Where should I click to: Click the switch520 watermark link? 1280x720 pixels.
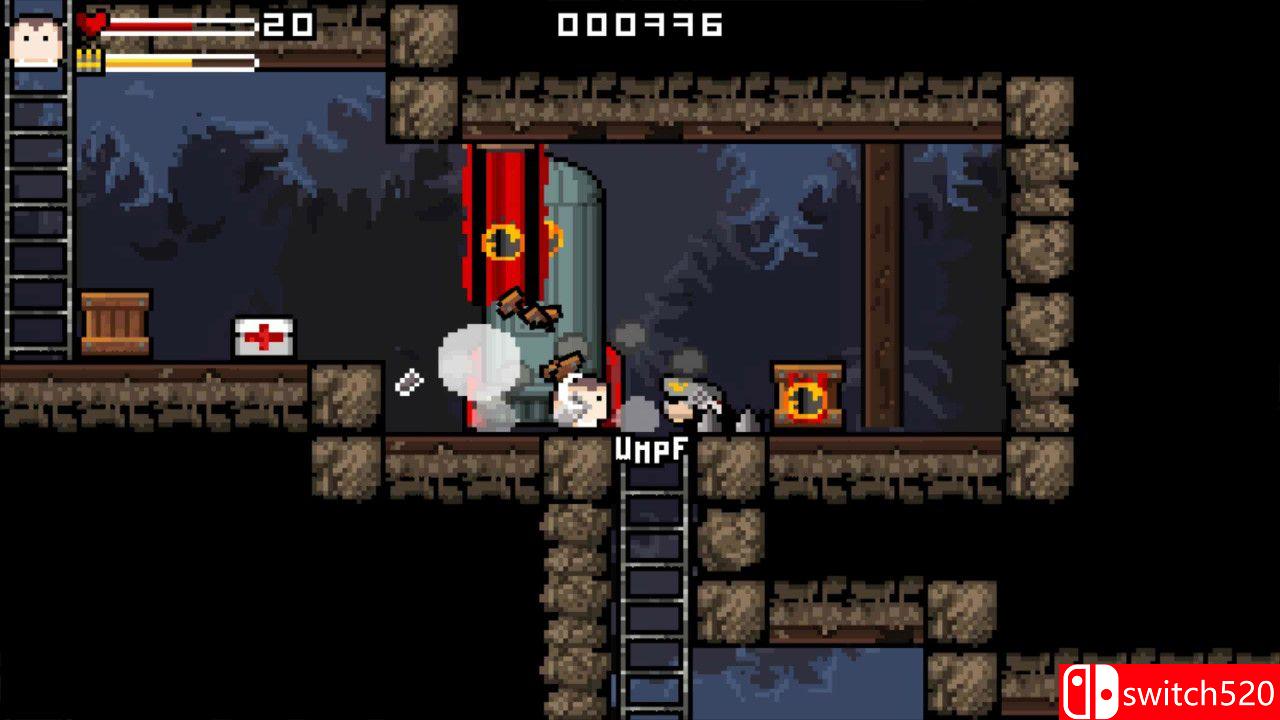point(1190,694)
